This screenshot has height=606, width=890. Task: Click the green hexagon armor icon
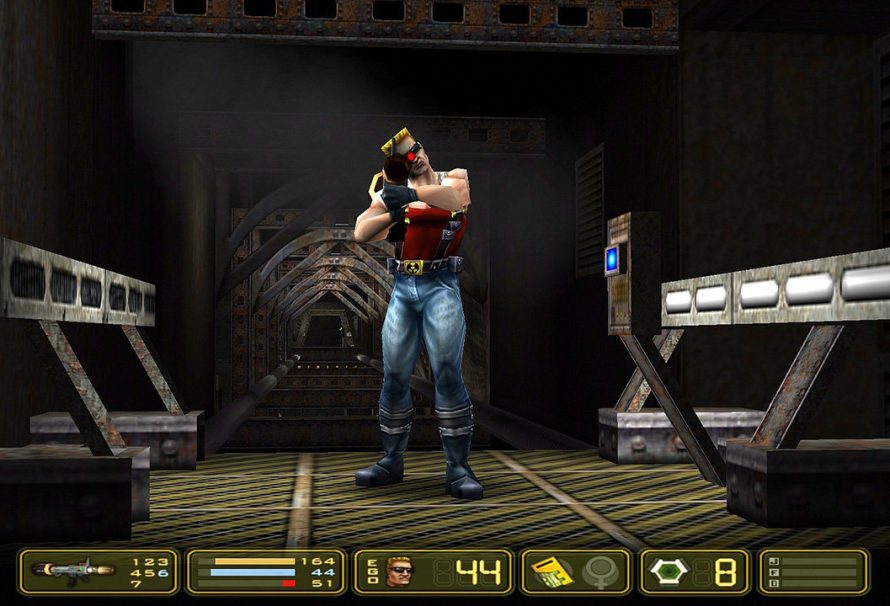(669, 571)
